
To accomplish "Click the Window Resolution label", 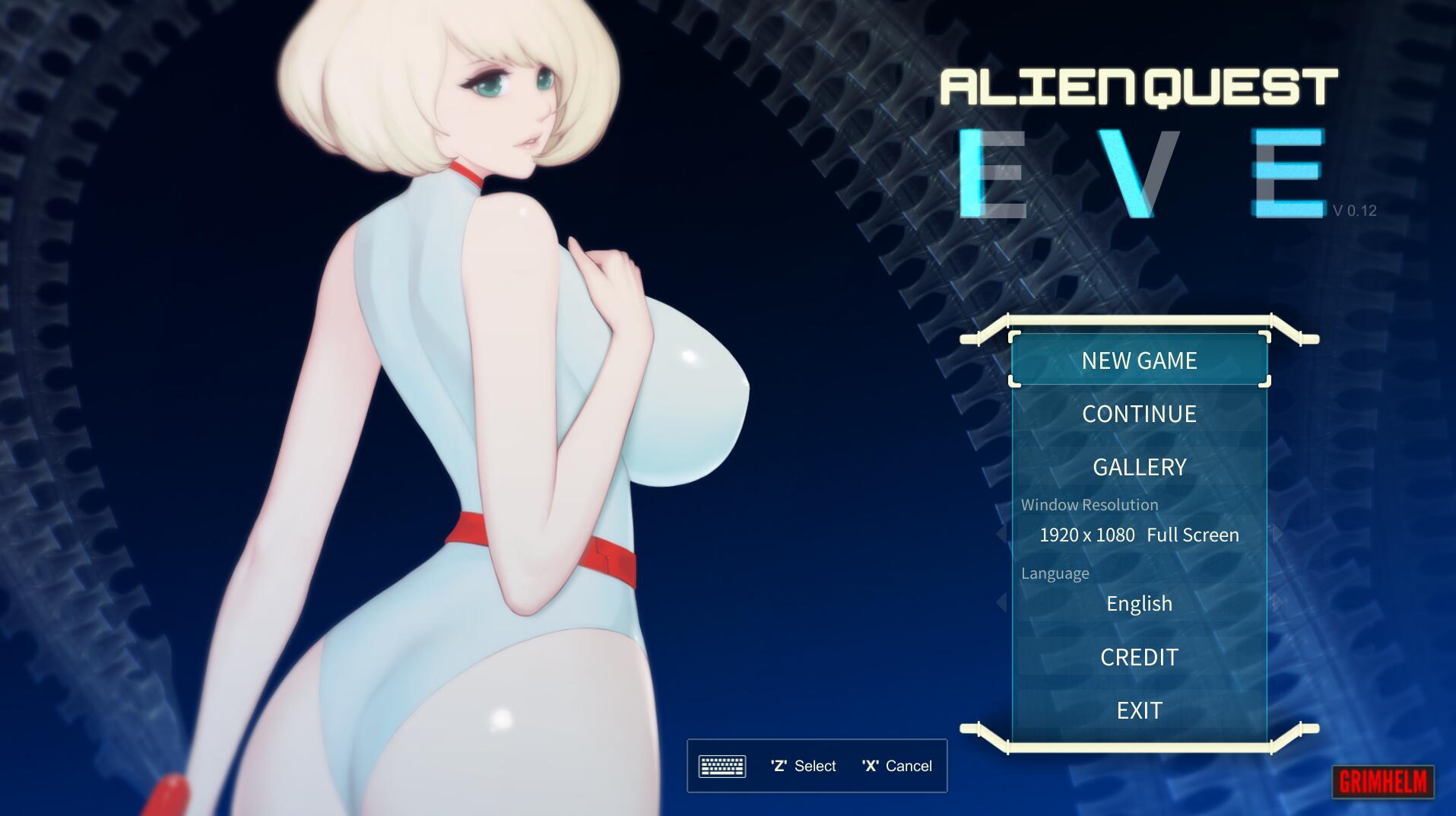I will tap(1090, 504).
